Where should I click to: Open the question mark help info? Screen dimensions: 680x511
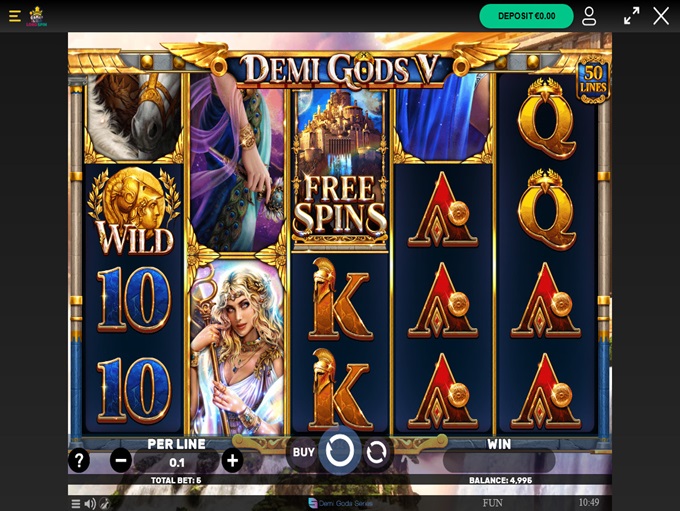click(79, 461)
